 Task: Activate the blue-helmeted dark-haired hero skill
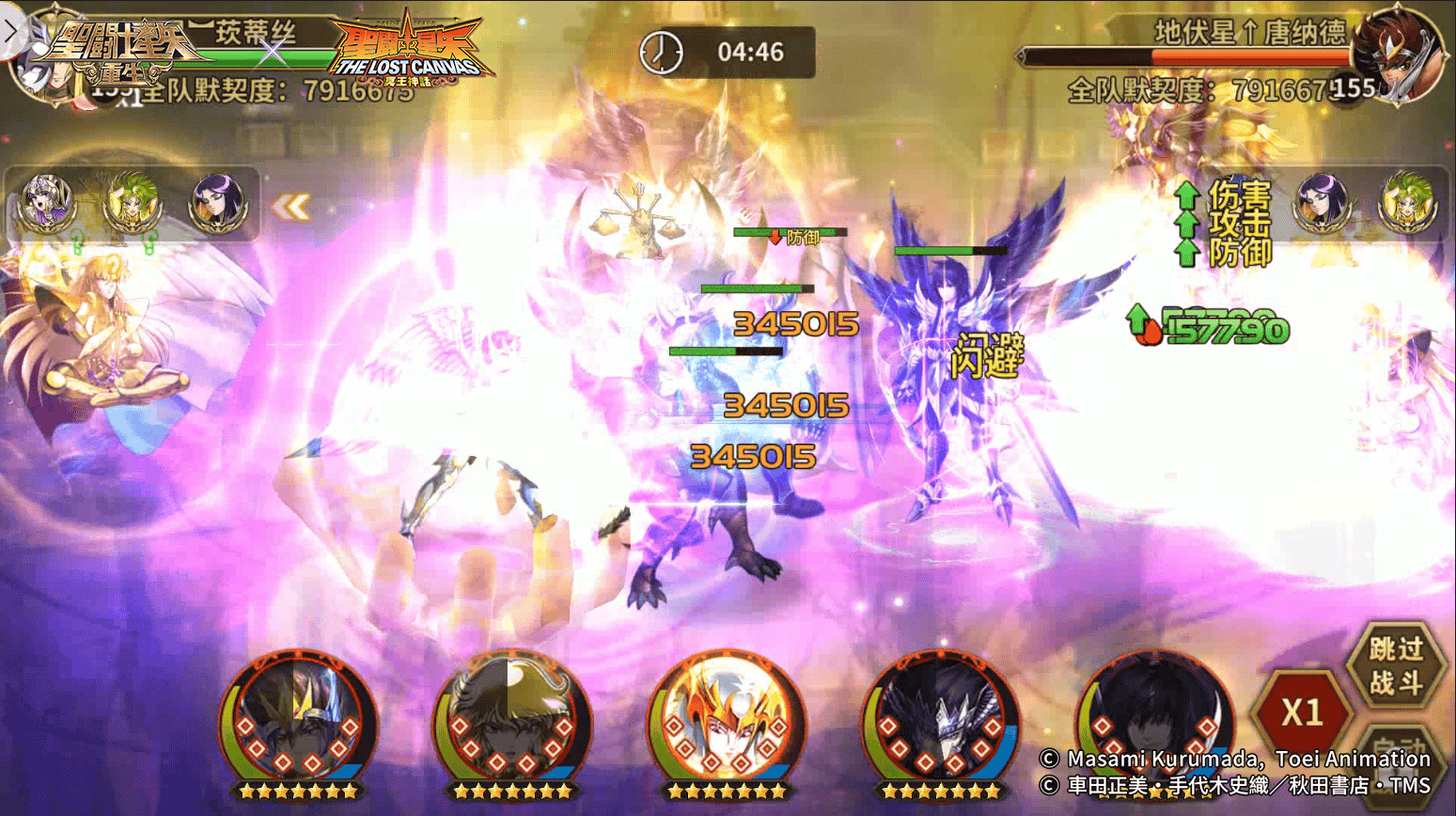point(298,719)
